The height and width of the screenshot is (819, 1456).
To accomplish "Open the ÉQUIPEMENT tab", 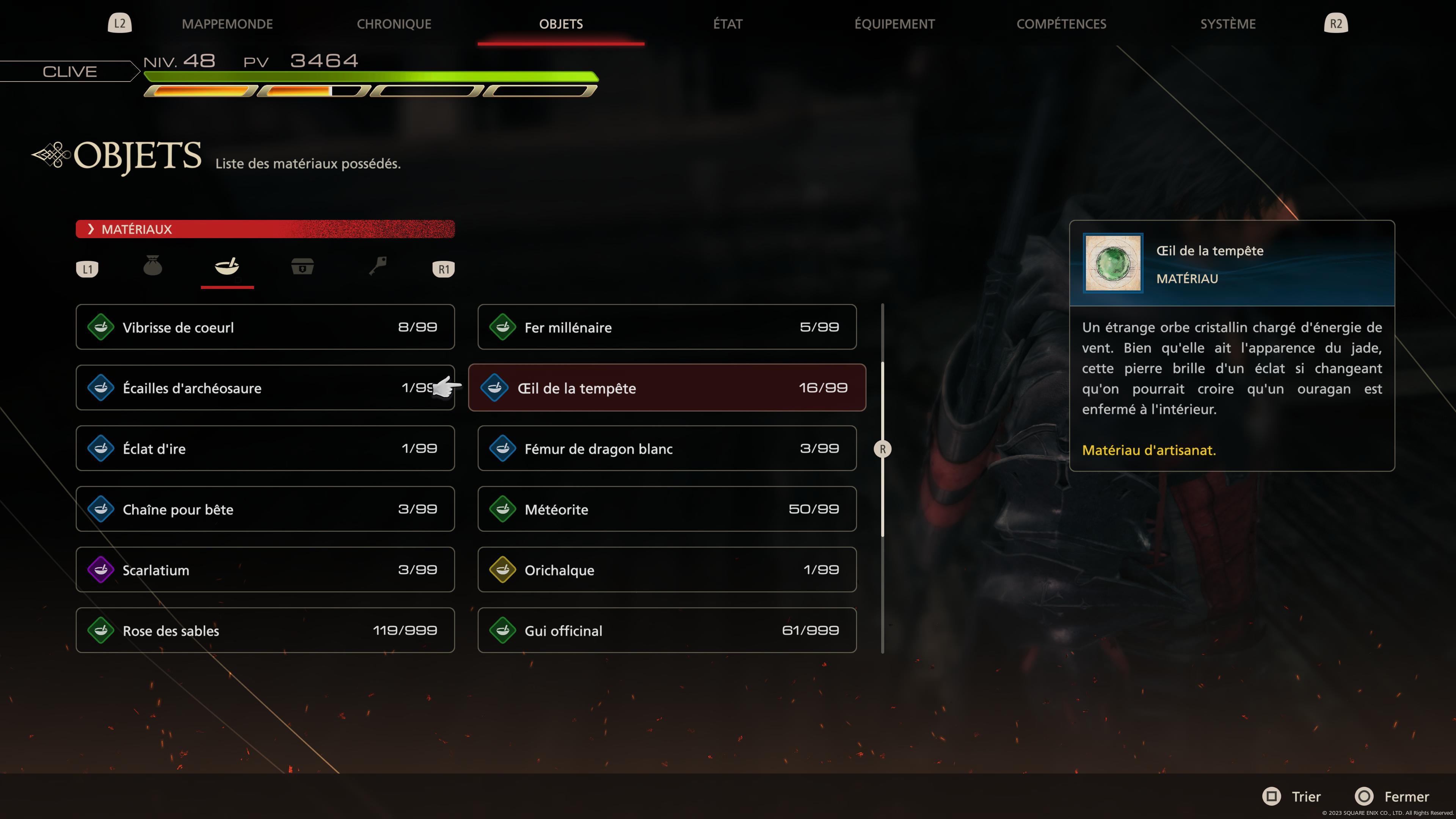I will tap(894, 24).
